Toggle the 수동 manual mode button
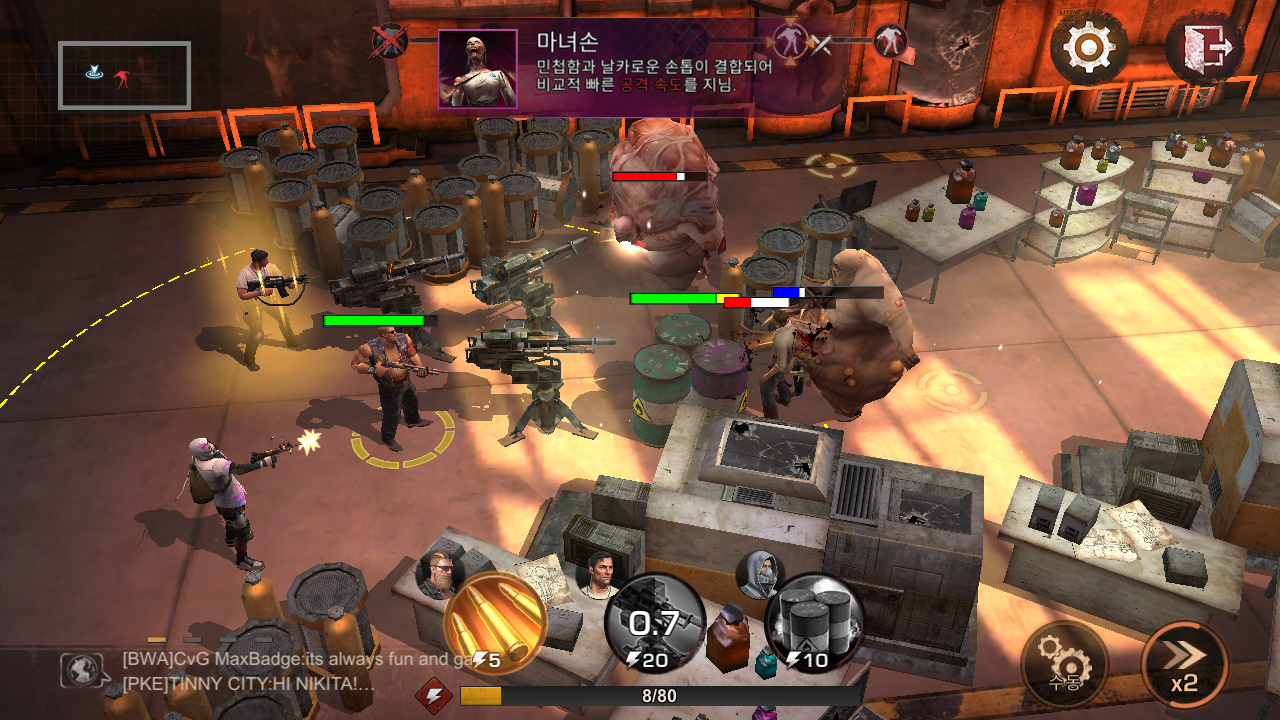This screenshot has width=1280, height=720. pos(1064,664)
